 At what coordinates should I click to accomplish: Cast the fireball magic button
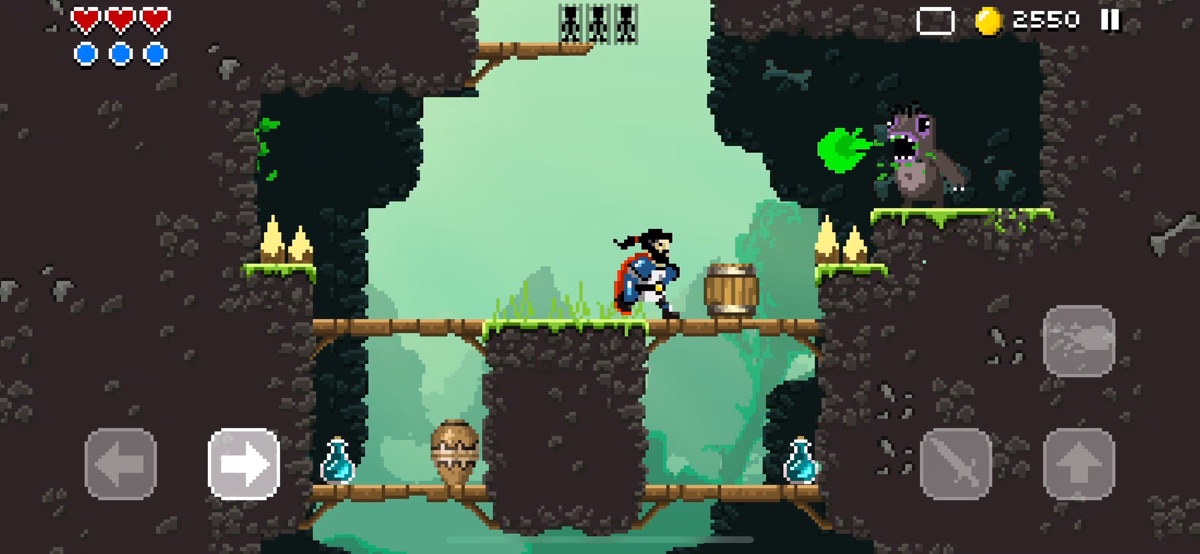(x=1078, y=341)
